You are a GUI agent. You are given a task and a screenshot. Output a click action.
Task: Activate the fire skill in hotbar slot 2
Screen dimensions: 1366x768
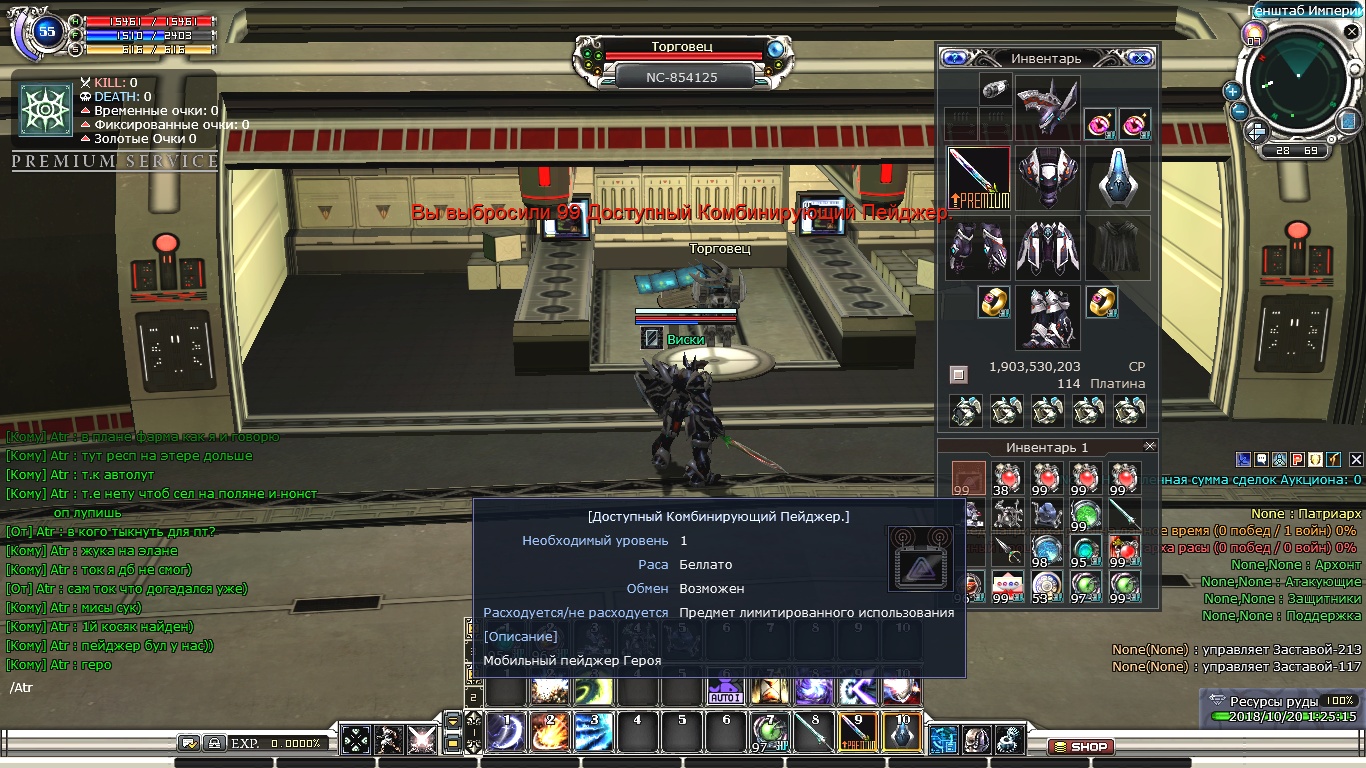(550, 732)
